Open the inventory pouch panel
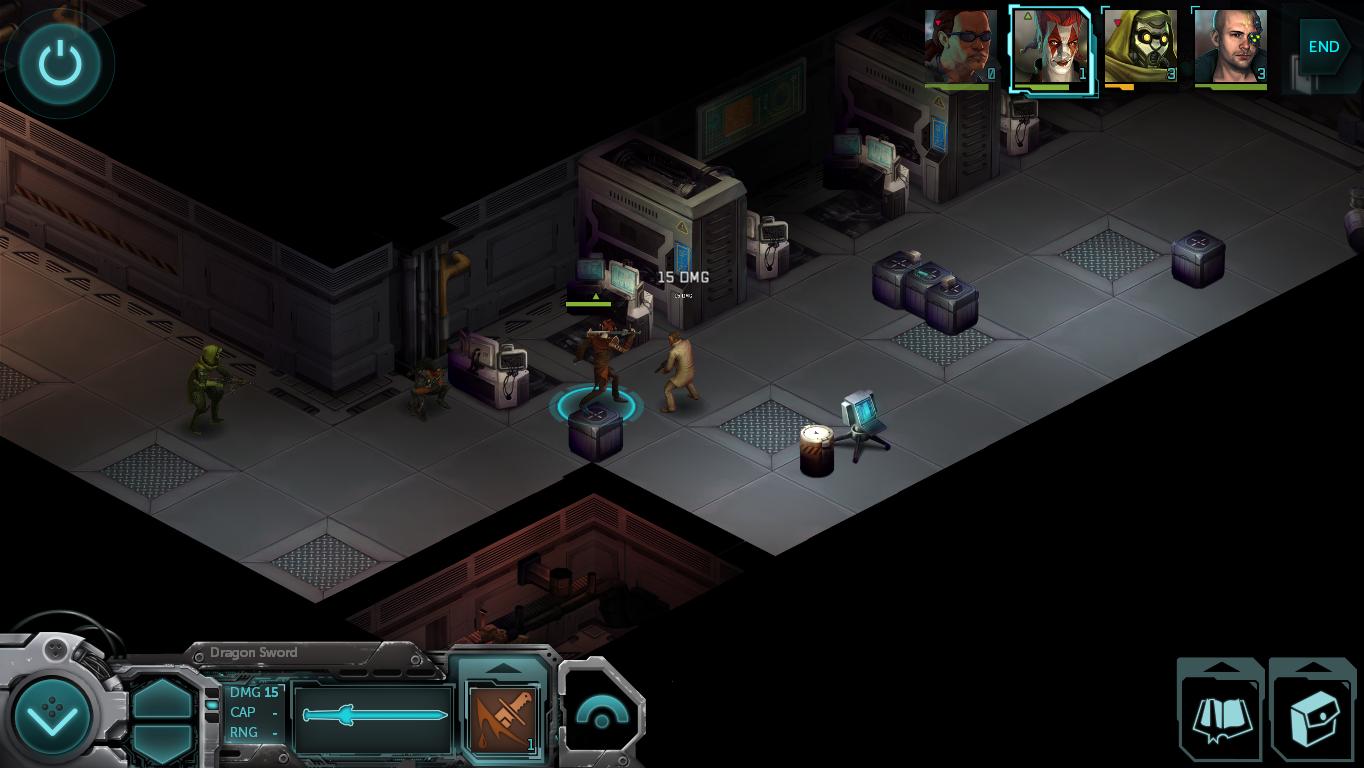Image resolution: width=1364 pixels, height=768 pixels. [1313, 715]
